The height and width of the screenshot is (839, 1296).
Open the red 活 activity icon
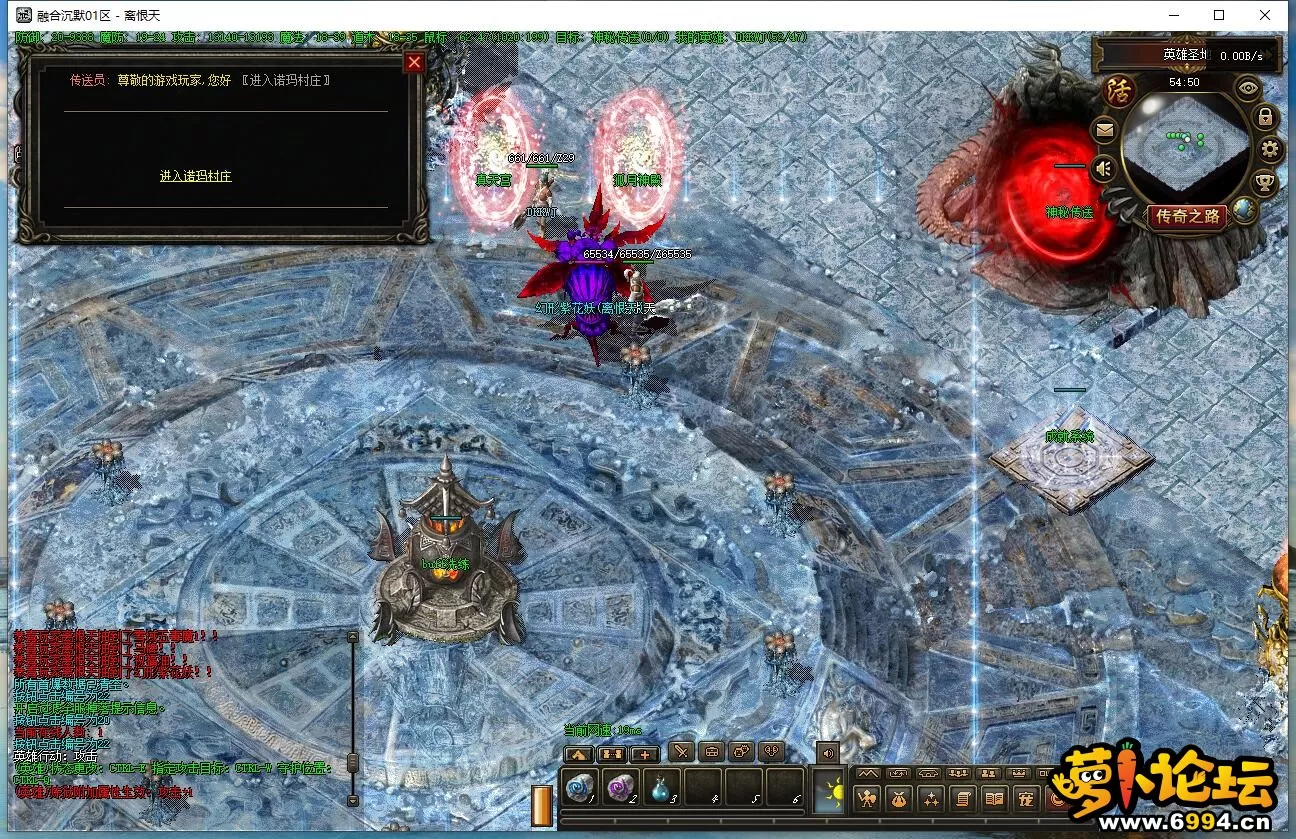pyautogui.click(x=1119, y=91)
